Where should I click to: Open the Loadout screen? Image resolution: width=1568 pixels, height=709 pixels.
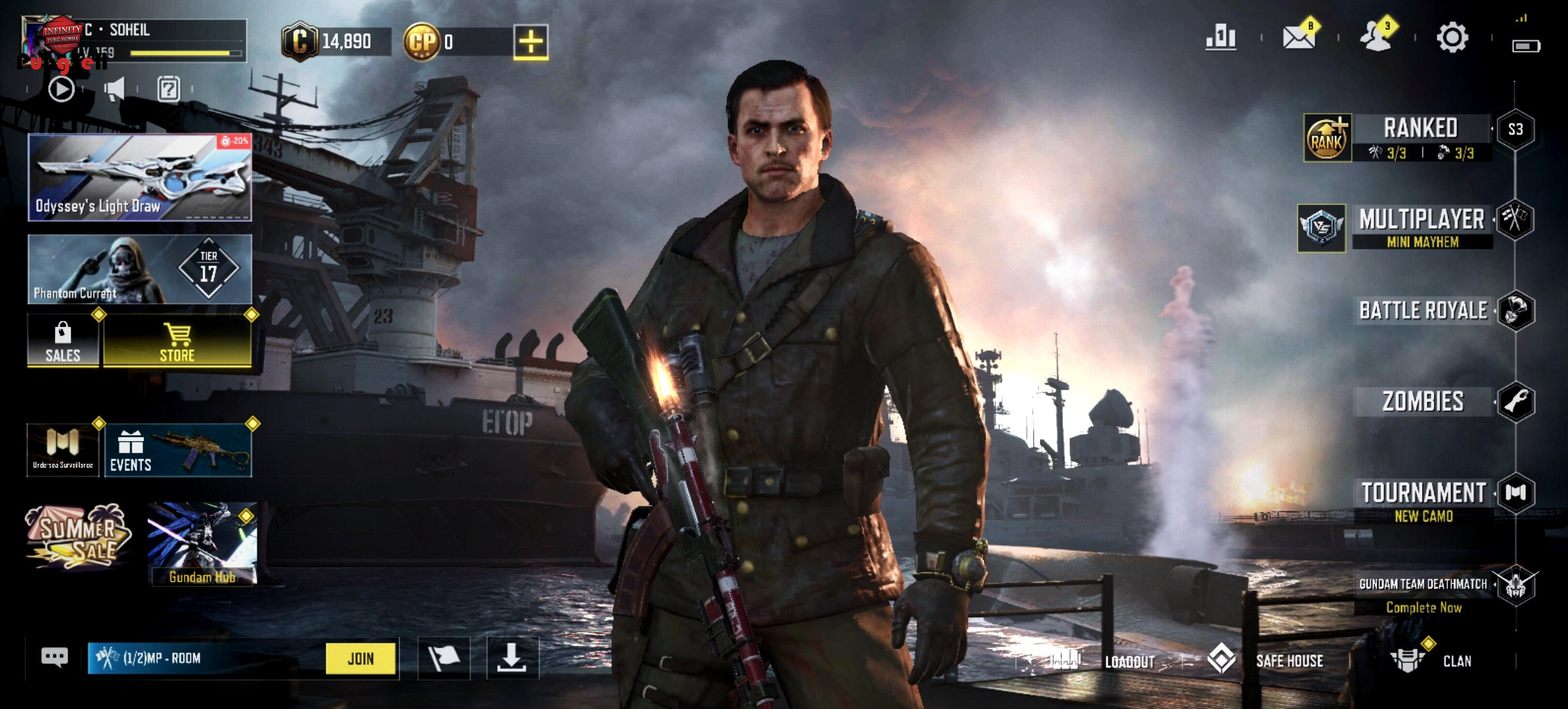1129,661
